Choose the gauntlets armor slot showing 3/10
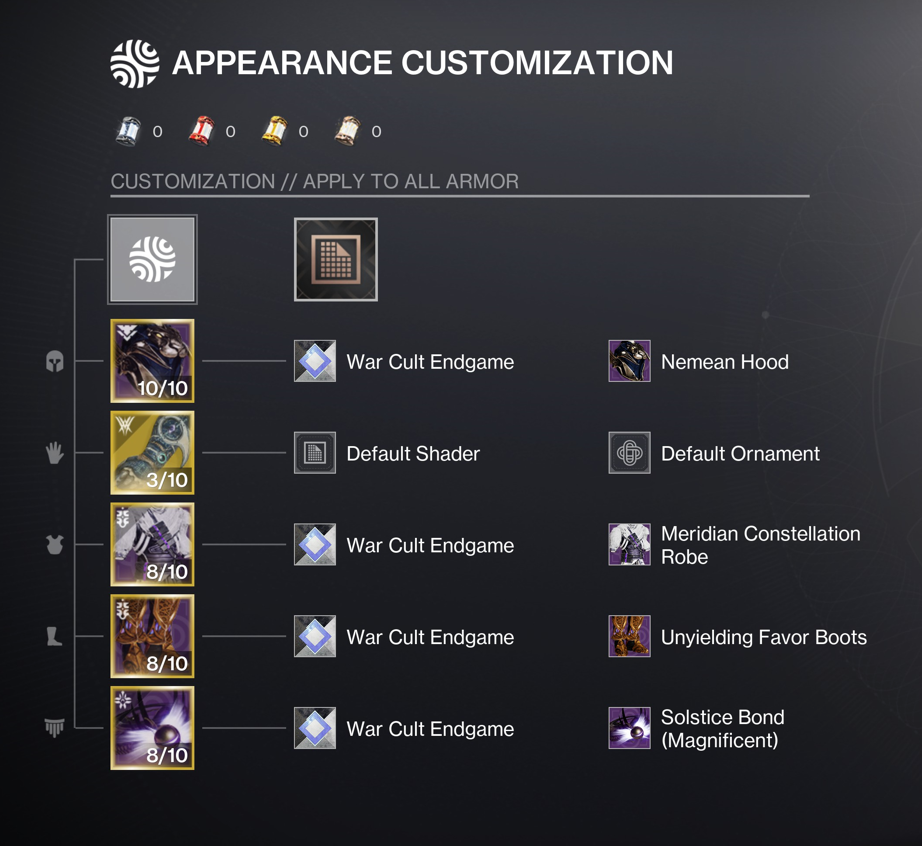This screenshot has height=846, width=922. pos(152,453)
